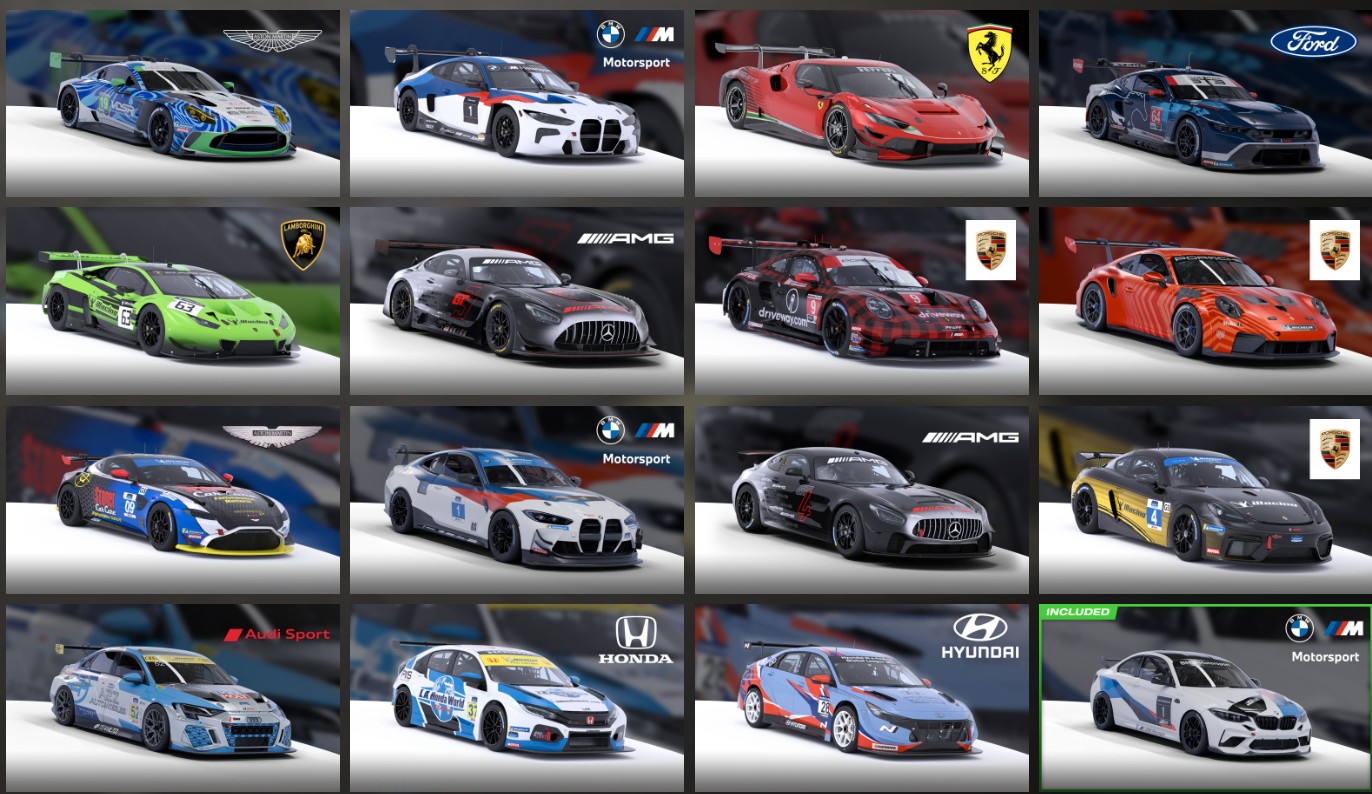
Task: Select the blue and green Aston Martin car
Action: [172, 104]
